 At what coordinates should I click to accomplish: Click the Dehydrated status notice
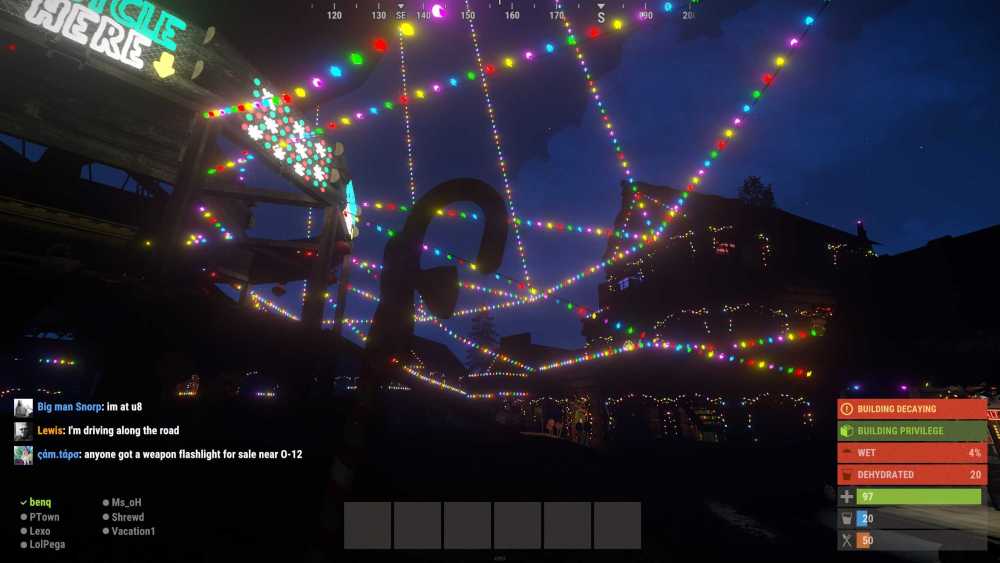tap(911, 475)
